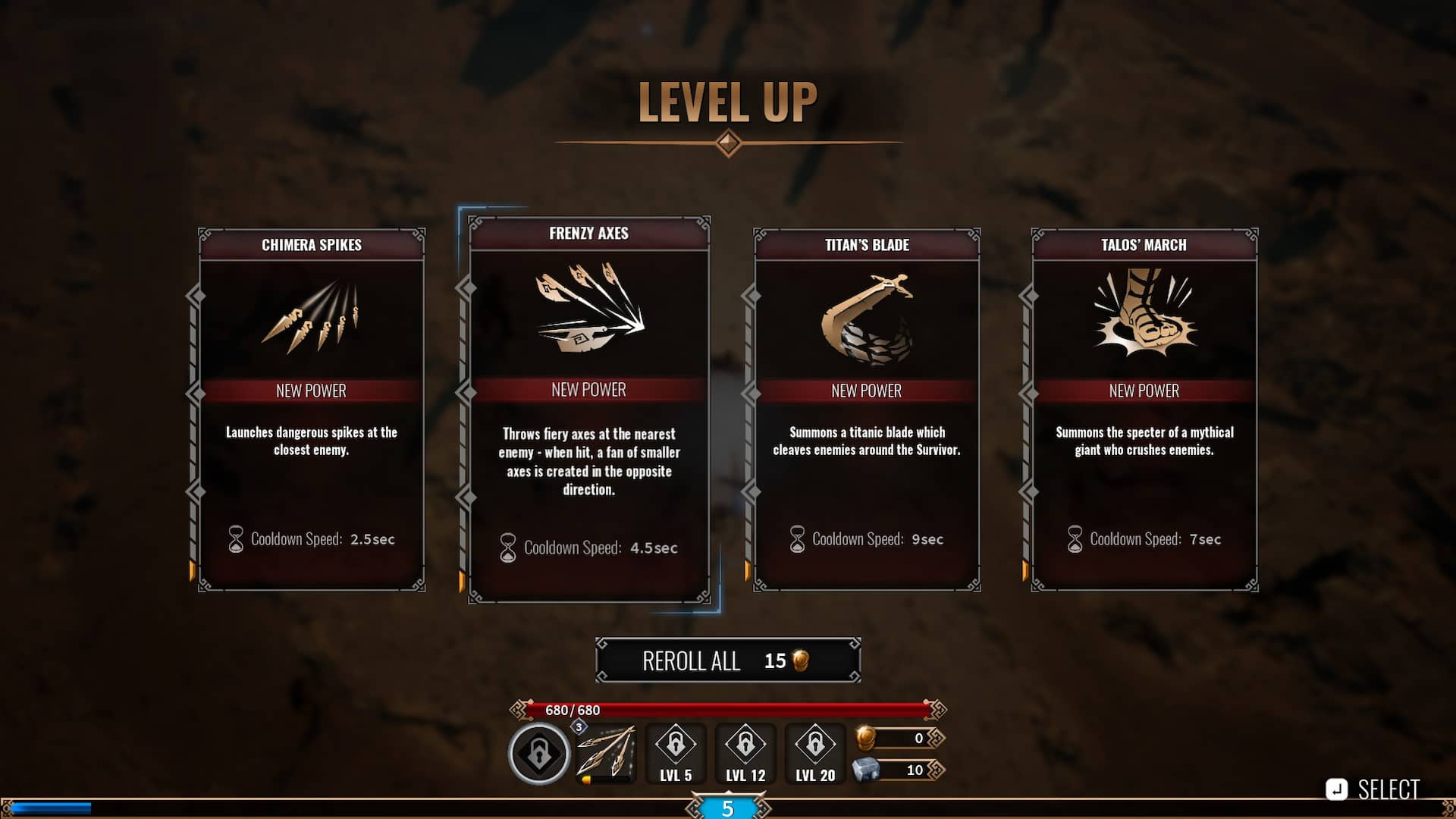Select the equipped spear weapon slot
Viewport: 1456px width, 819px height.
pos(606,753)
